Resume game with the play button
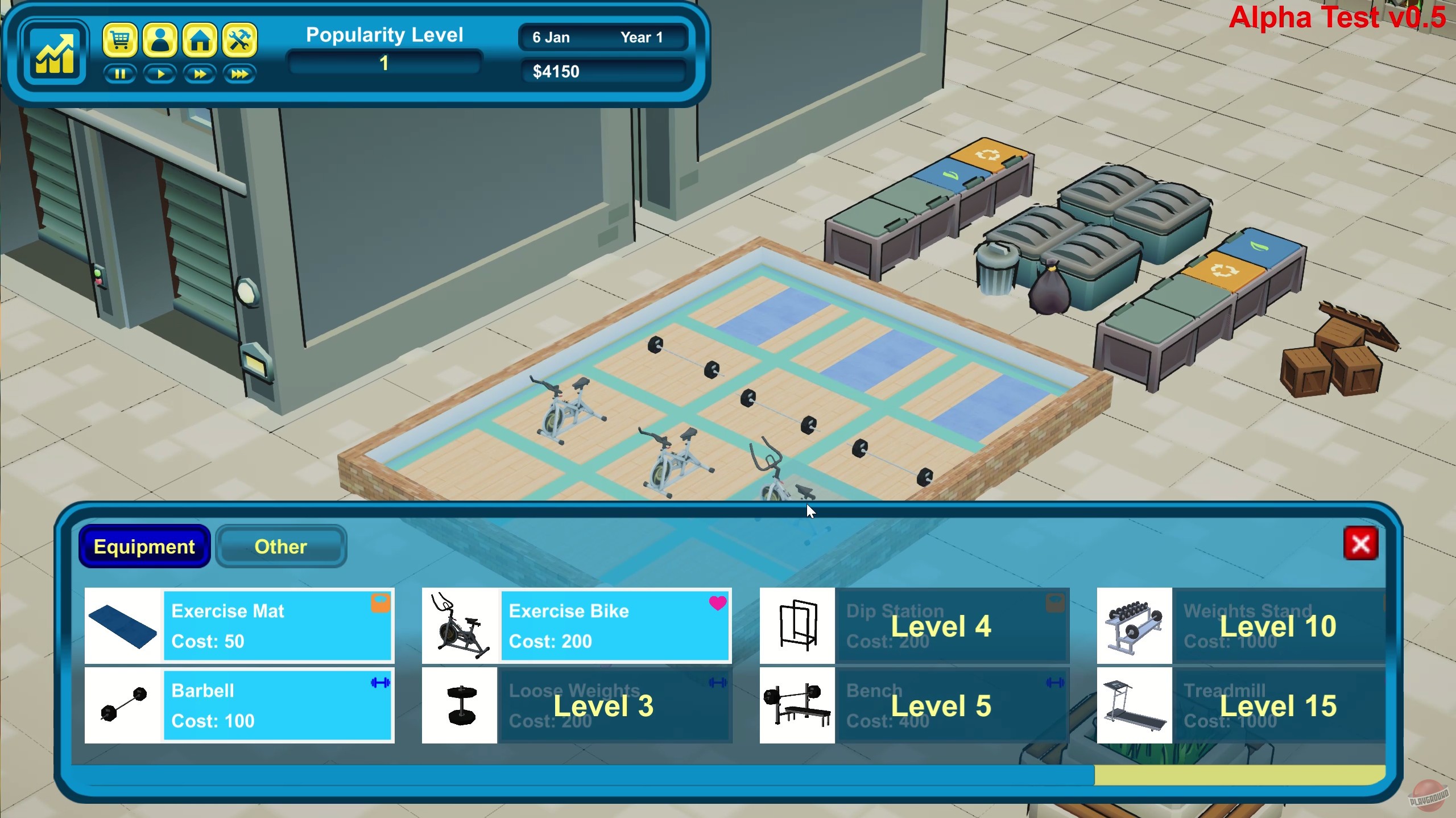This screenshot has height=818, width=1456. point(160,74)
